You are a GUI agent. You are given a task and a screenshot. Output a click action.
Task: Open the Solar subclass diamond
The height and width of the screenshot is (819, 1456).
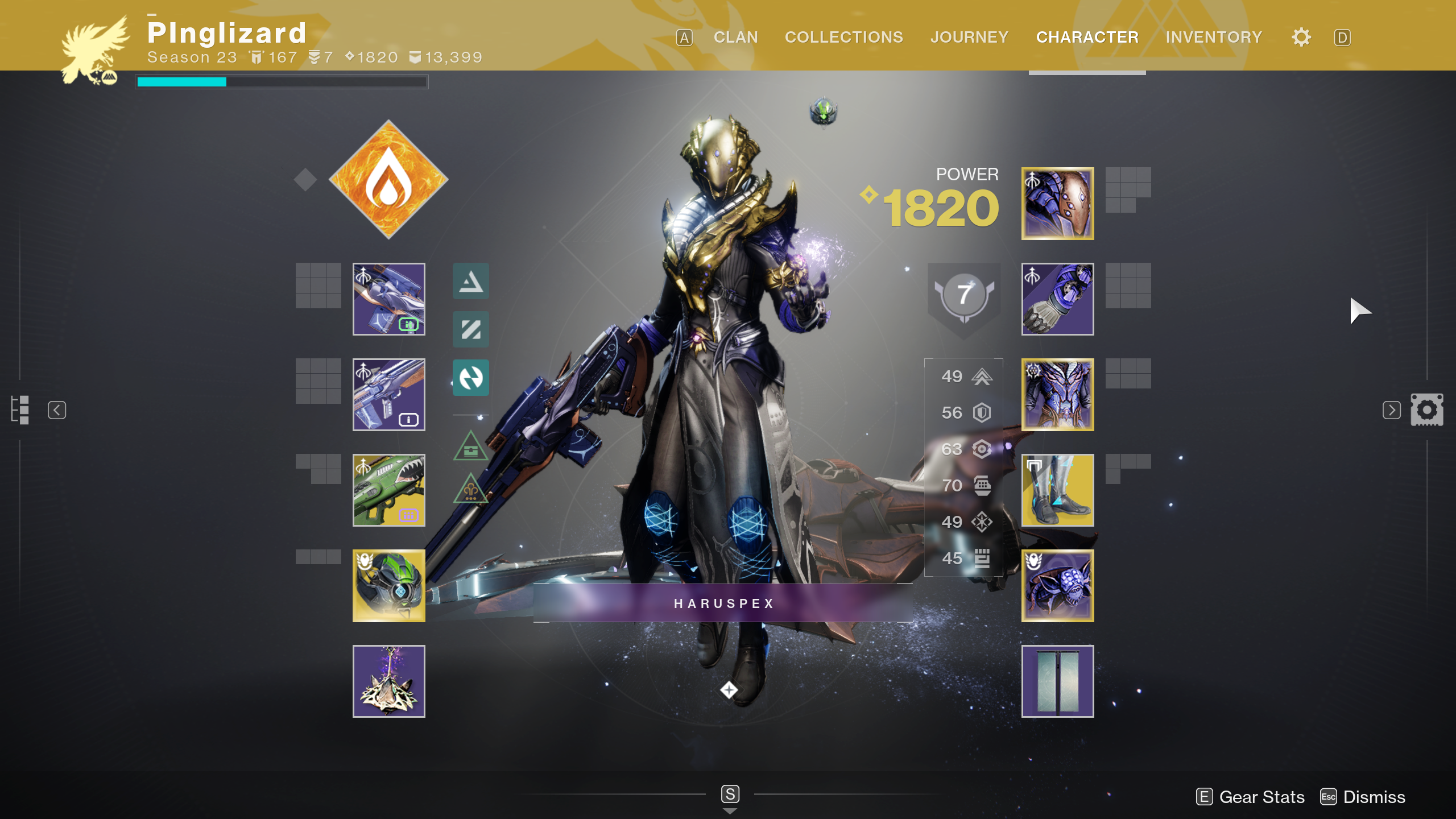(x=388, y=180)
